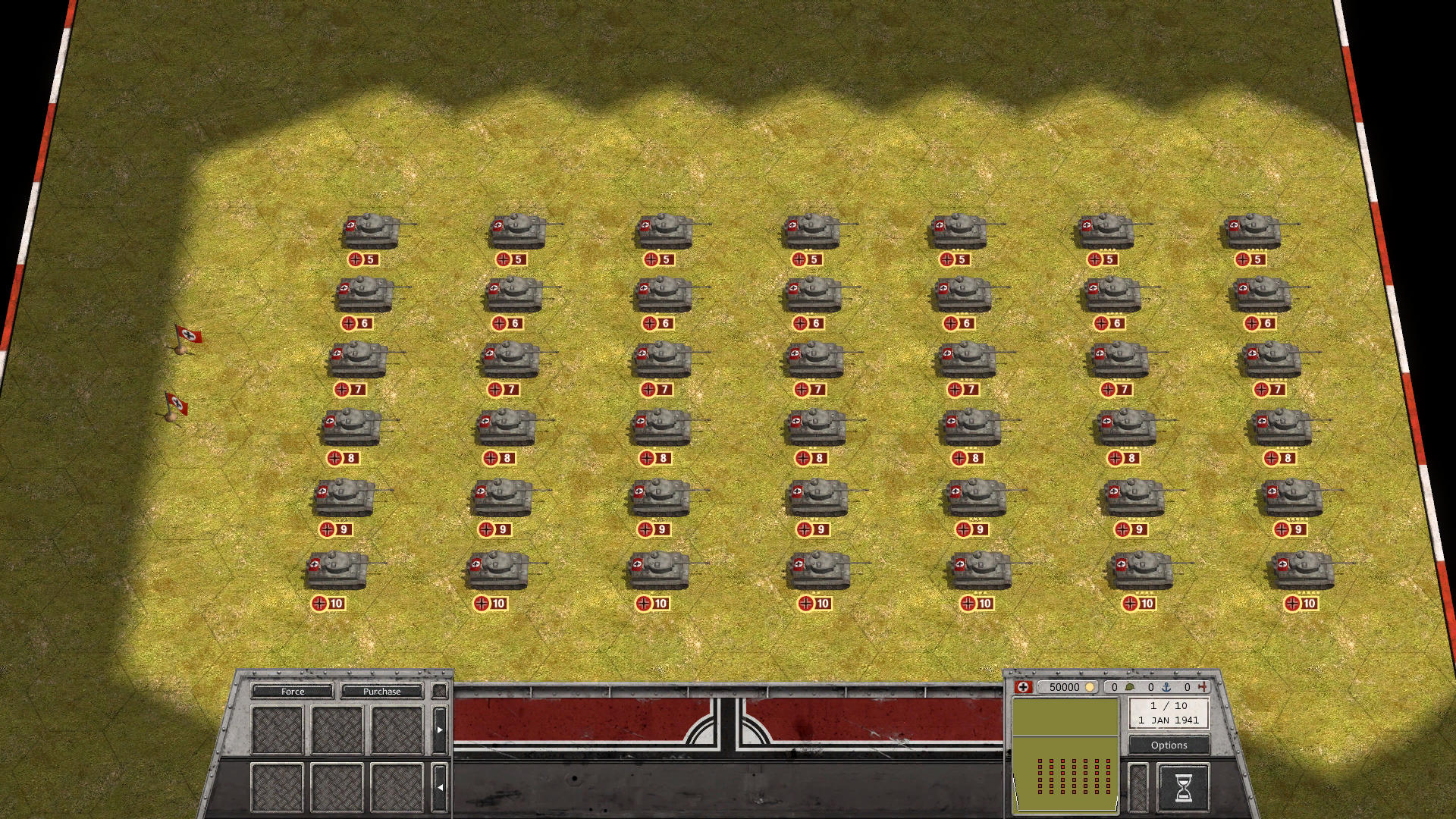The width and height of the screenshot is (1456, 819).
Task: Click the German cross faction icon
Action: [x=1024, y=687]
